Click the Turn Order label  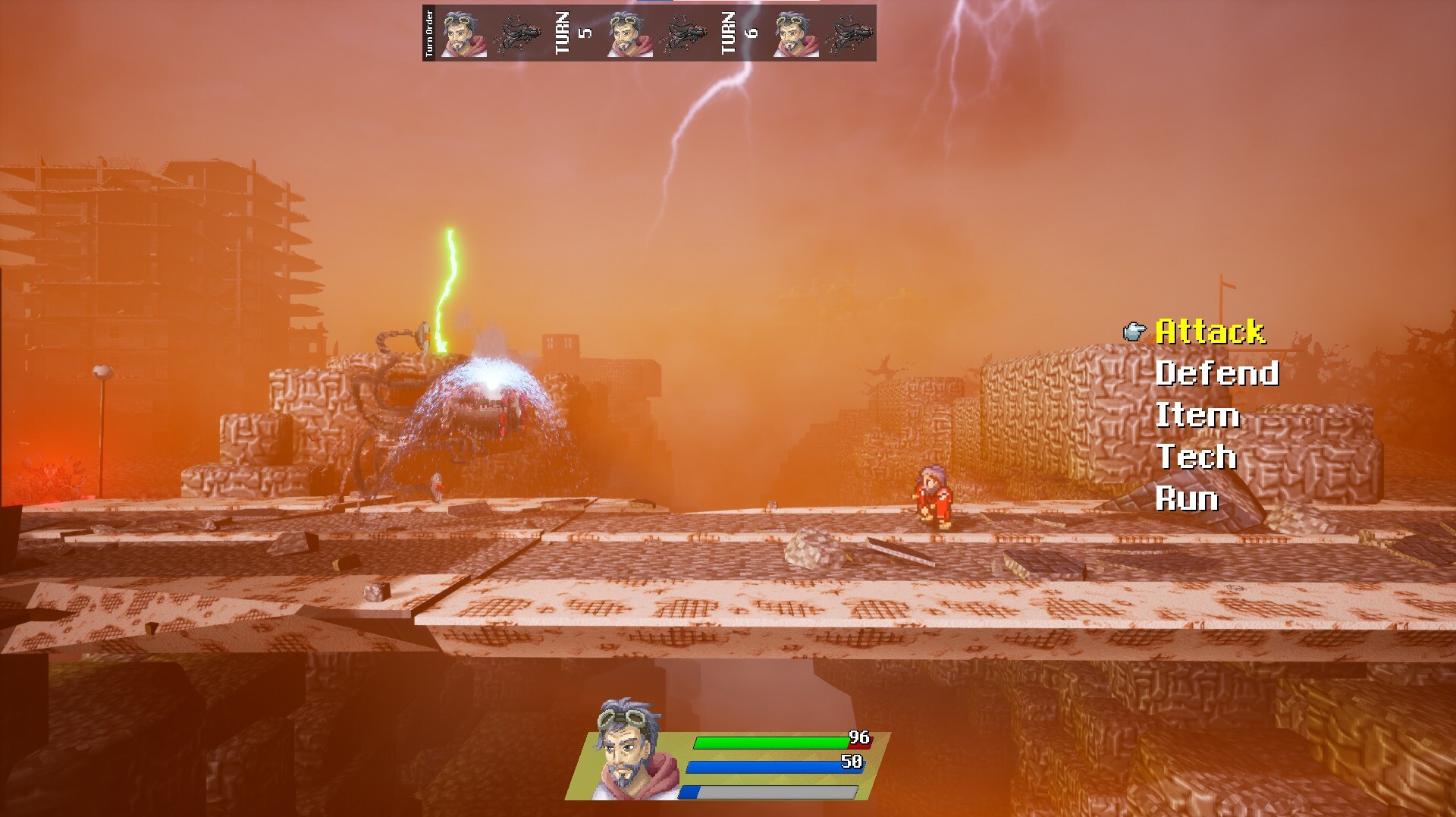coord(430,32)
